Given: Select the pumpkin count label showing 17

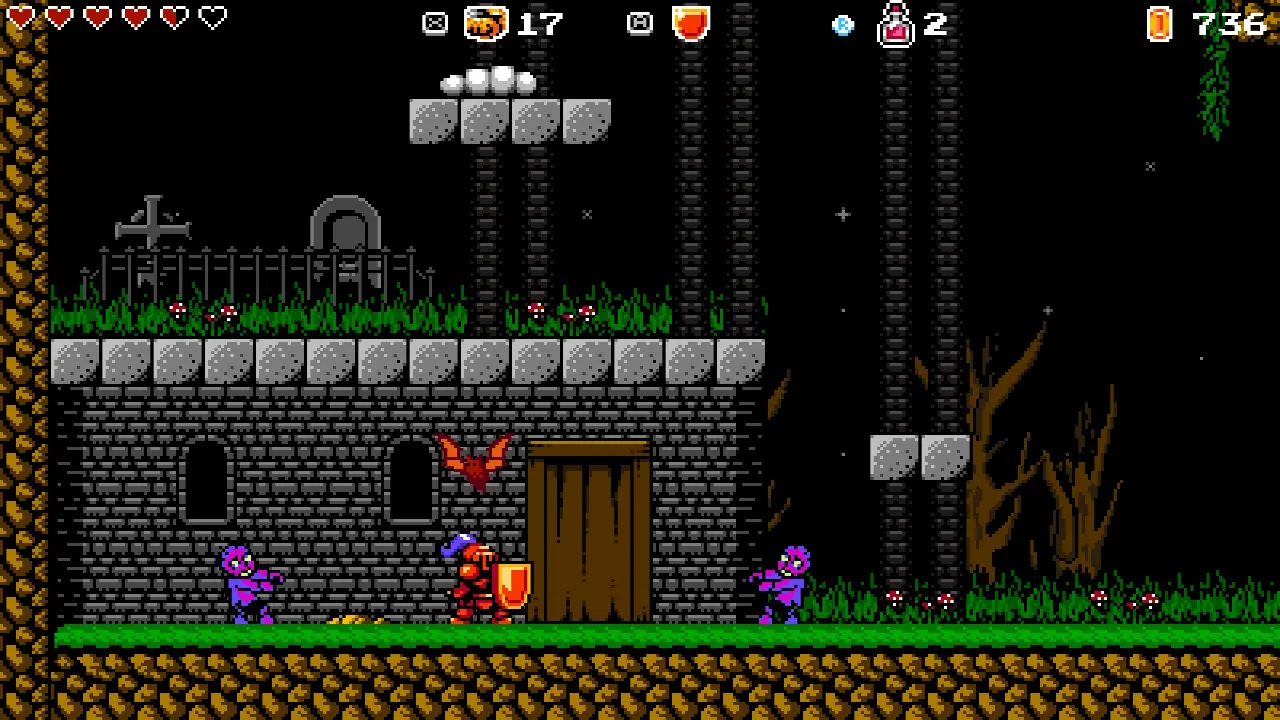Looking at the screenshot, I should (x=540, y=24).
